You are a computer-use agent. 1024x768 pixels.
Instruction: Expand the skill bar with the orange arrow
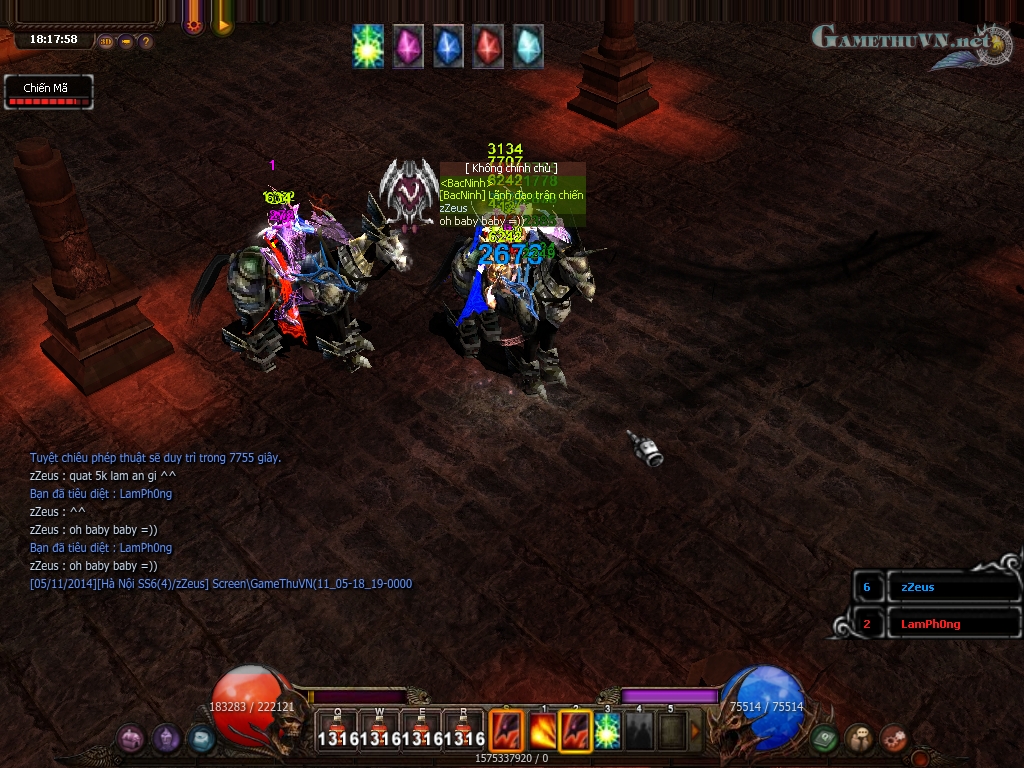point(696,731)
